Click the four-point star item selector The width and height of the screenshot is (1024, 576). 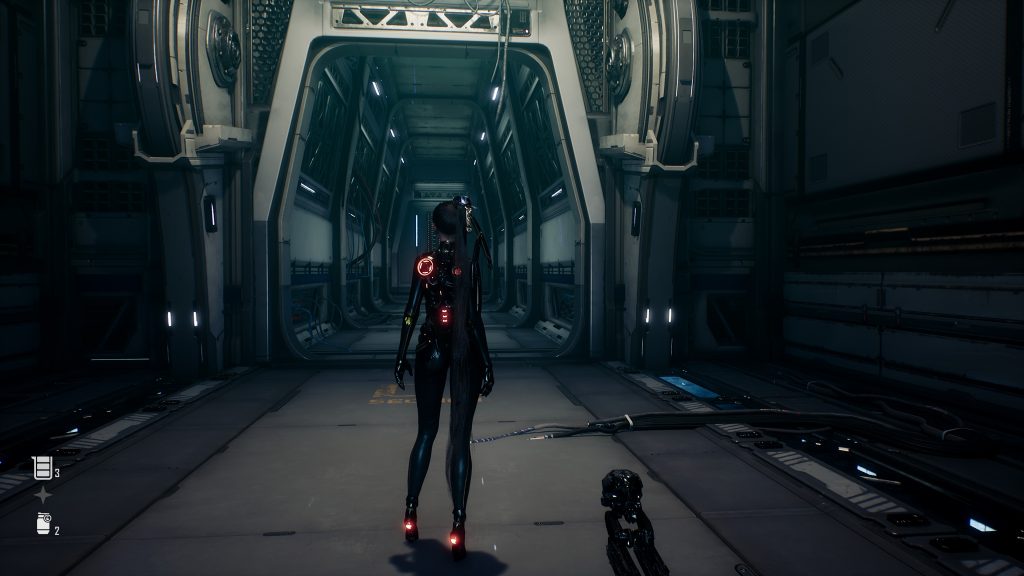[x=43, y=495]
